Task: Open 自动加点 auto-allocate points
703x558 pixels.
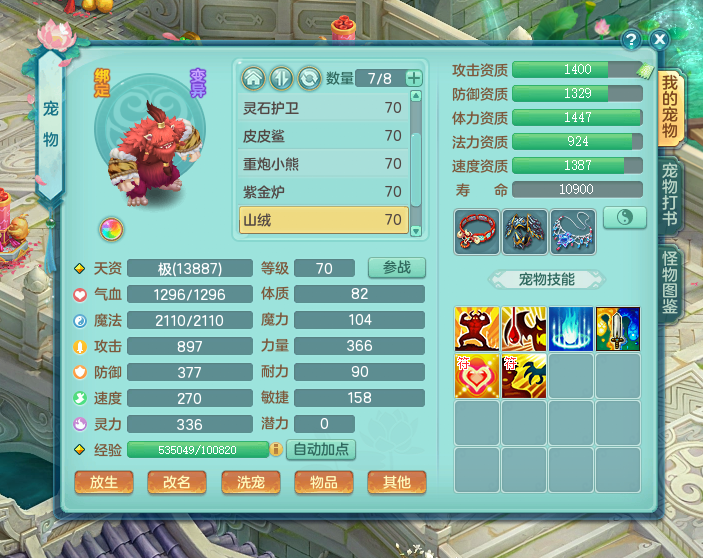Action: [x=321, y=449]
